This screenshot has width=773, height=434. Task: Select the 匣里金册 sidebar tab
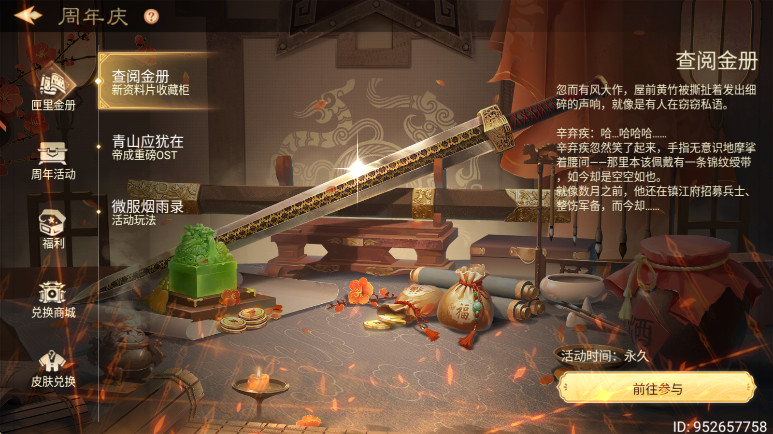52,88
